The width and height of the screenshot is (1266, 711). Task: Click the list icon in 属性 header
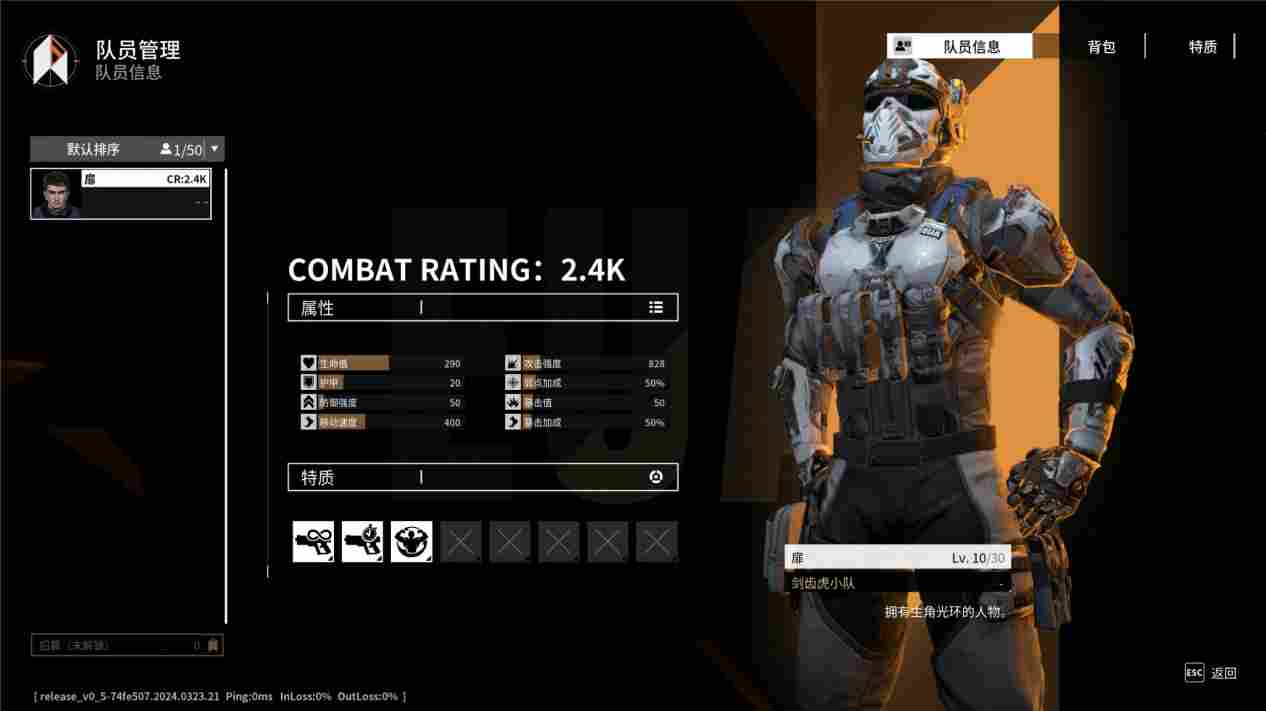pos(656,308)
